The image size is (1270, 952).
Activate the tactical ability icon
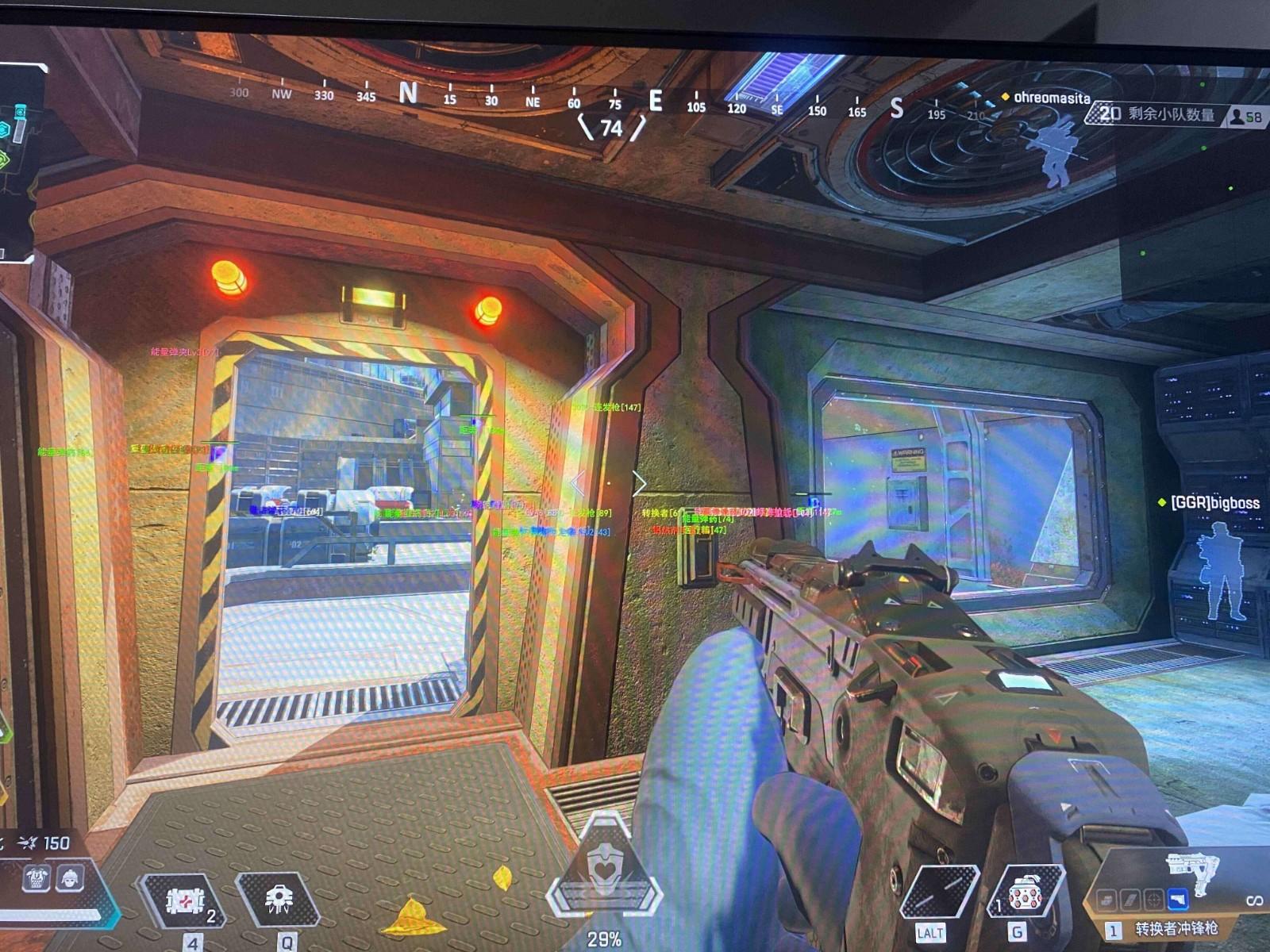[x=279, y=900]
